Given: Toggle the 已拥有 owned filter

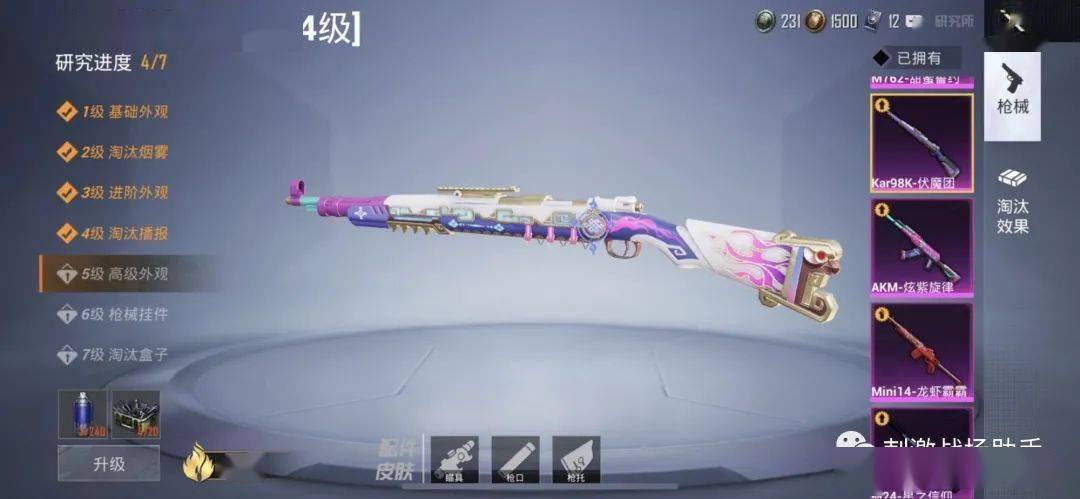Looking at the screenshot, I should point(915,58).
